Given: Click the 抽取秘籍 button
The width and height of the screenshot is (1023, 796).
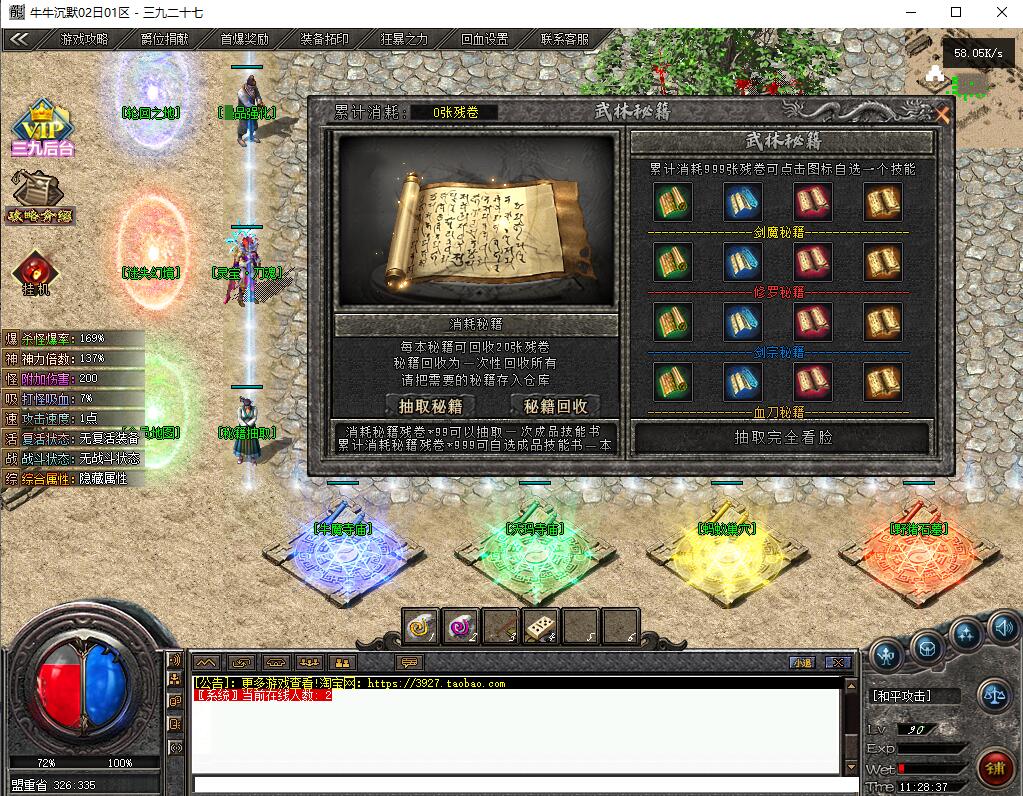Looking at the screenshot, I should coord(430,405).
